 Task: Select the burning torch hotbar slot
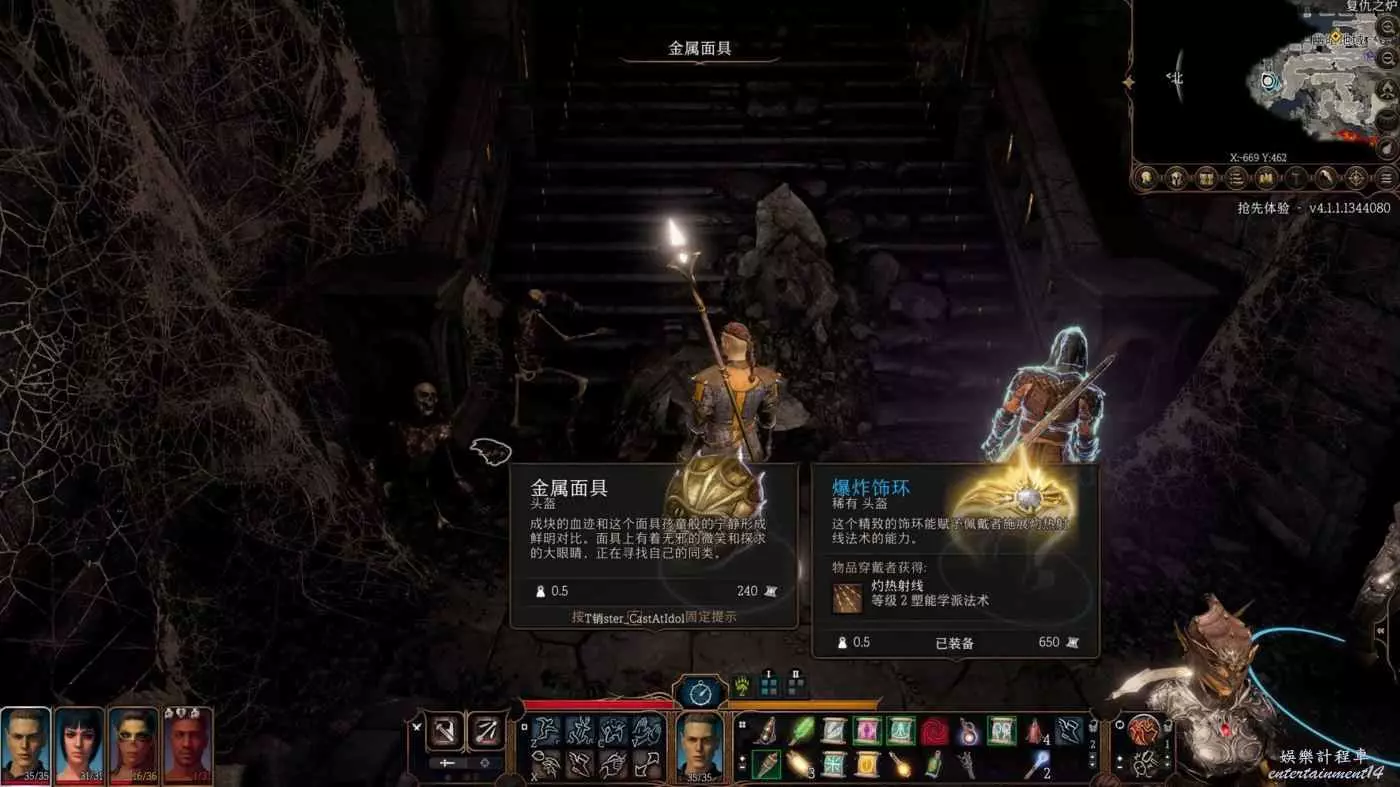click(x=766, y=764)
